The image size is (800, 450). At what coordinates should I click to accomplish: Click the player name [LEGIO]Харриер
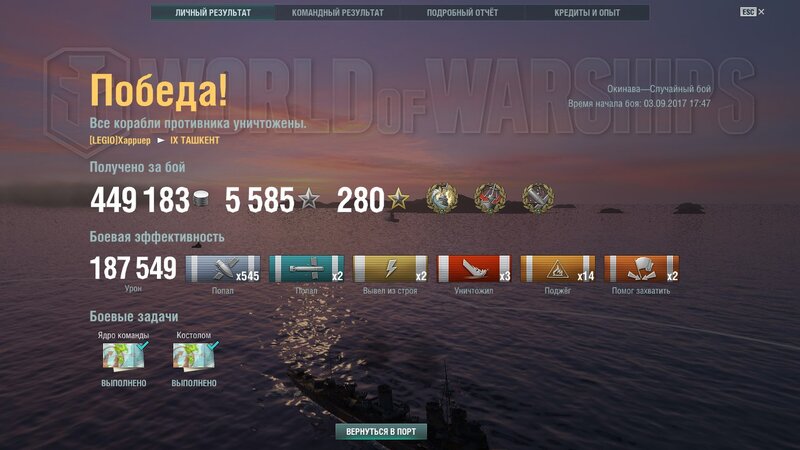[x=122, y=140]
